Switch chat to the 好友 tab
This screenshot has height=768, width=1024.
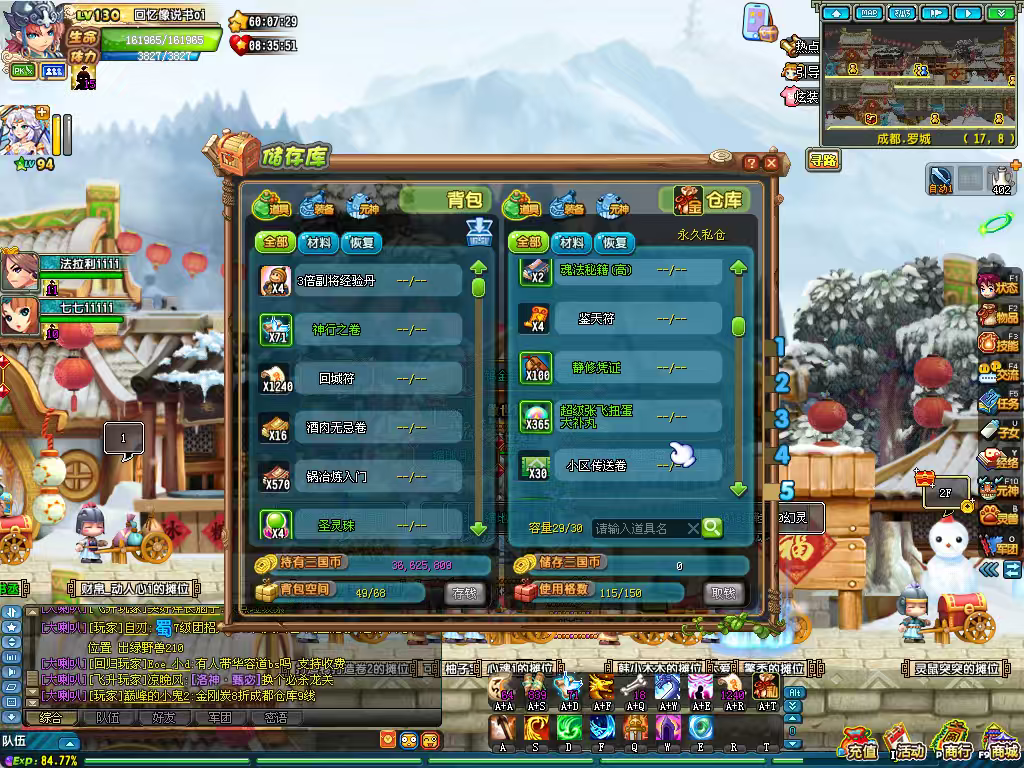163,717
